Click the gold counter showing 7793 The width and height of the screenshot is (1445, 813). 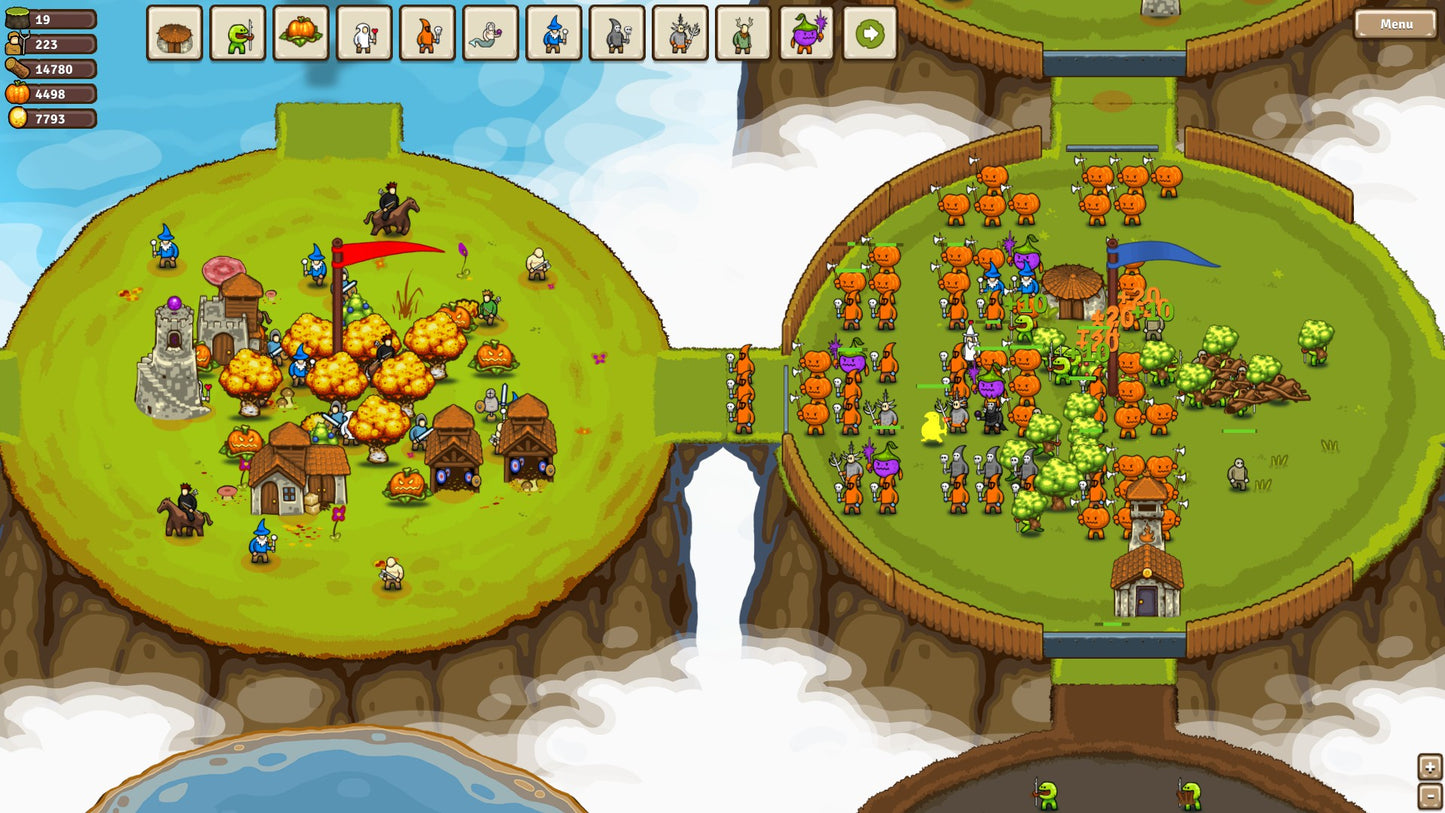coord(50,119)
